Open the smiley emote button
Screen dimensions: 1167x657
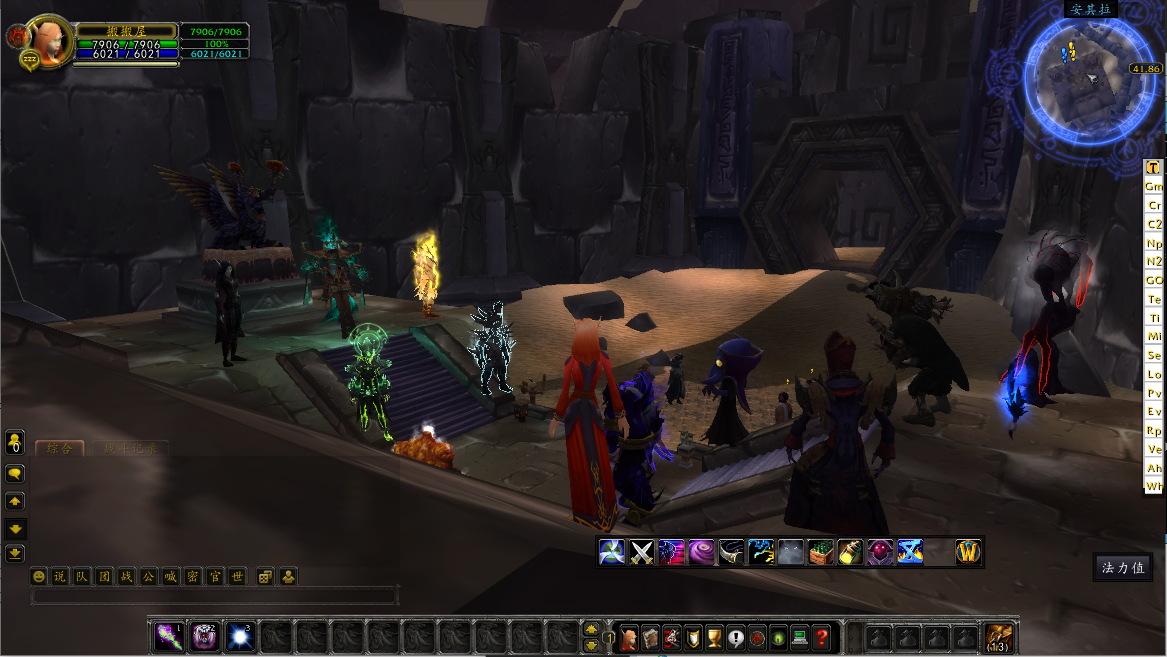tap(39, 576)
